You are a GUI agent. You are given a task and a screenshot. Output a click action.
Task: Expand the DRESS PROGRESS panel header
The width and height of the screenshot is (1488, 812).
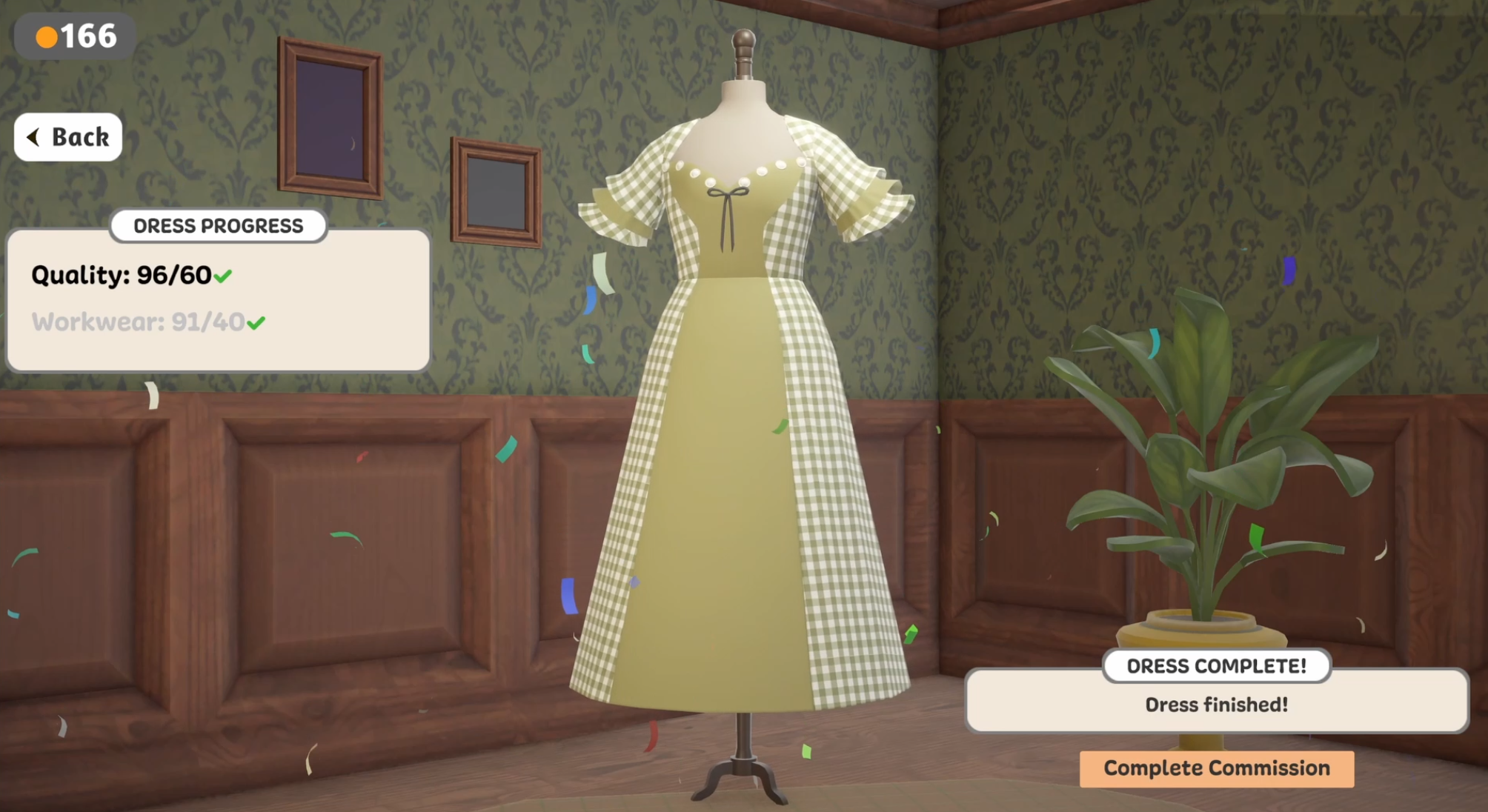pyautogui.click(x=218, y=226)
